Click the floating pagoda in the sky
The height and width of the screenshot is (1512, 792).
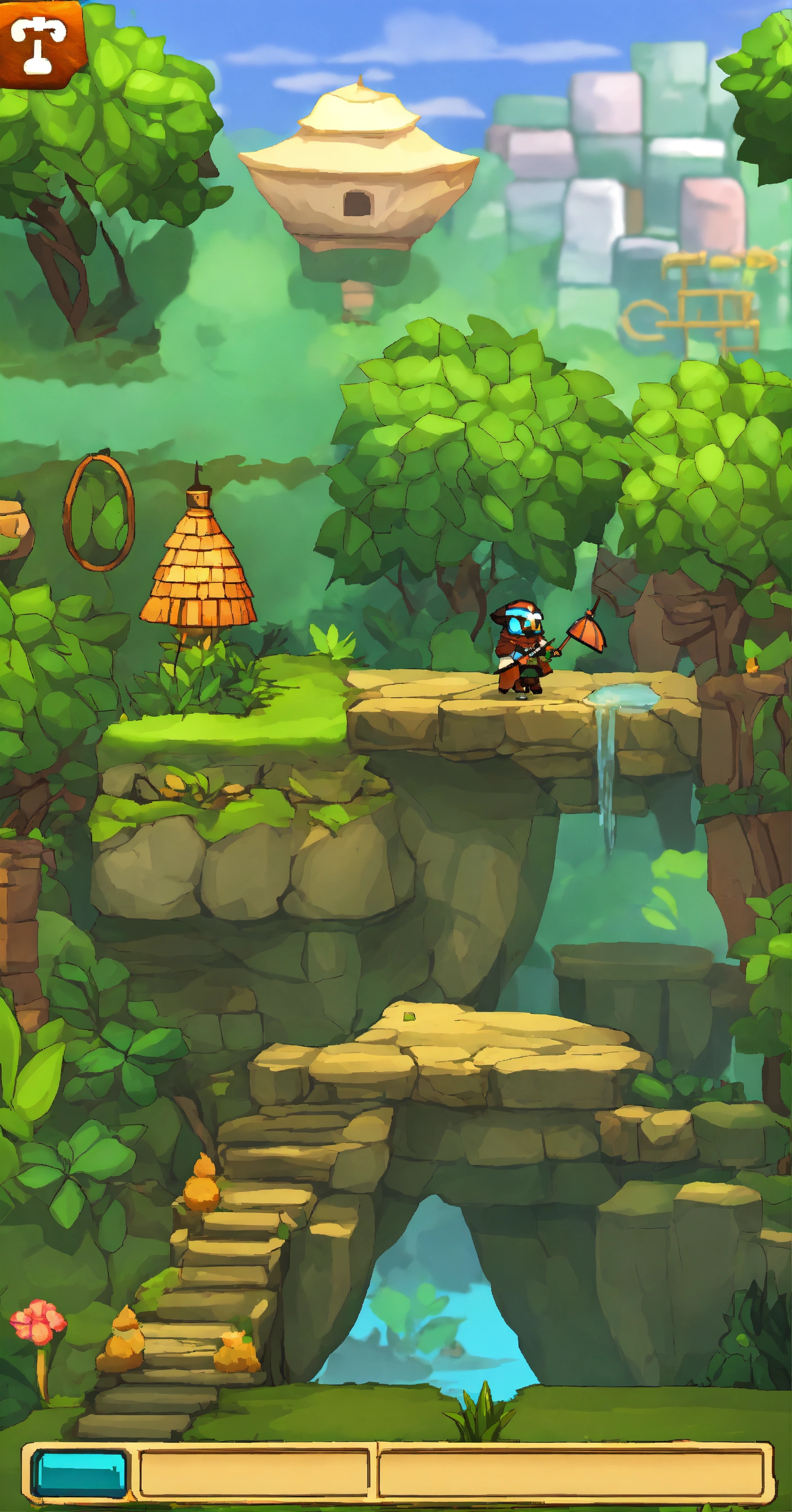[358, 170]
